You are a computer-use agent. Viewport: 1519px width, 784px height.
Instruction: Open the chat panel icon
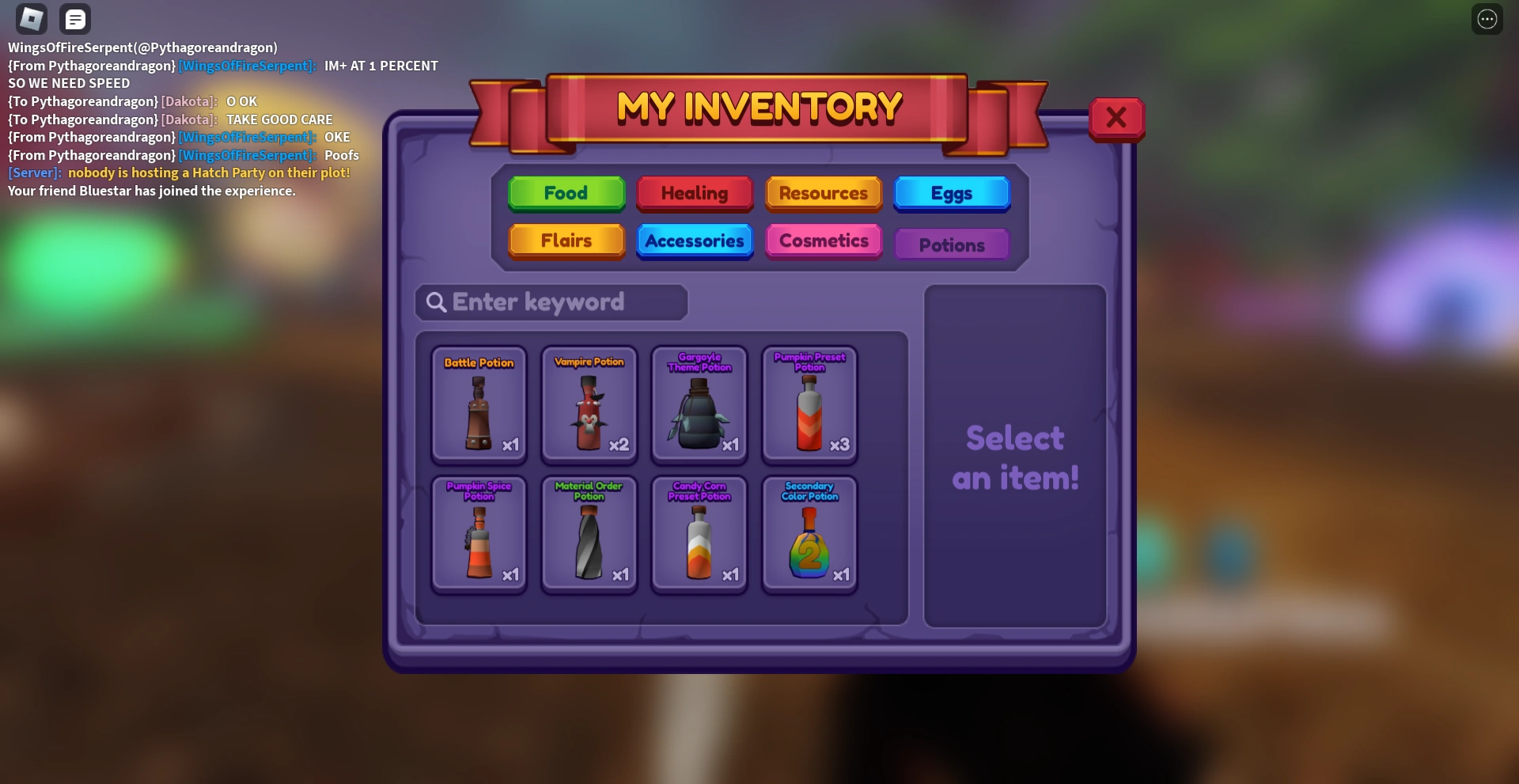pyautogui.click(x=75, y=18)
